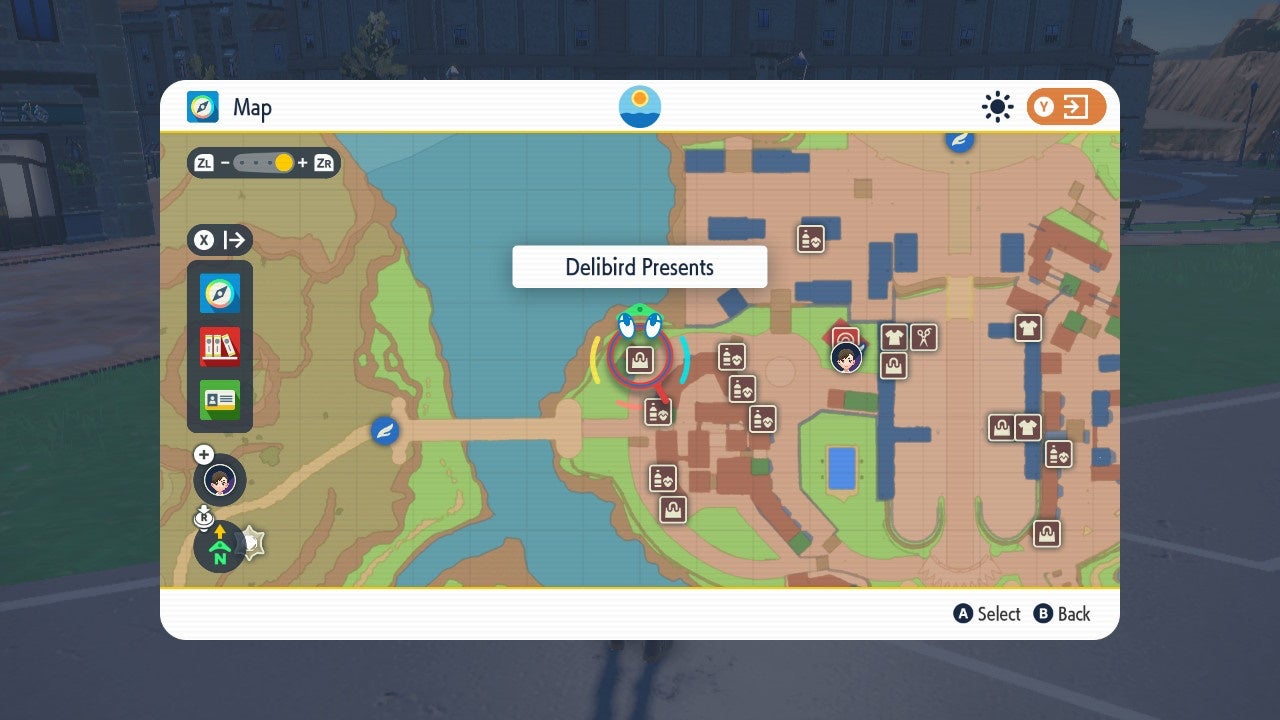Select the Pokémon Center marker below Delibird Presents
Viewport: 1280px width, 720px height.
pos(658,410)
